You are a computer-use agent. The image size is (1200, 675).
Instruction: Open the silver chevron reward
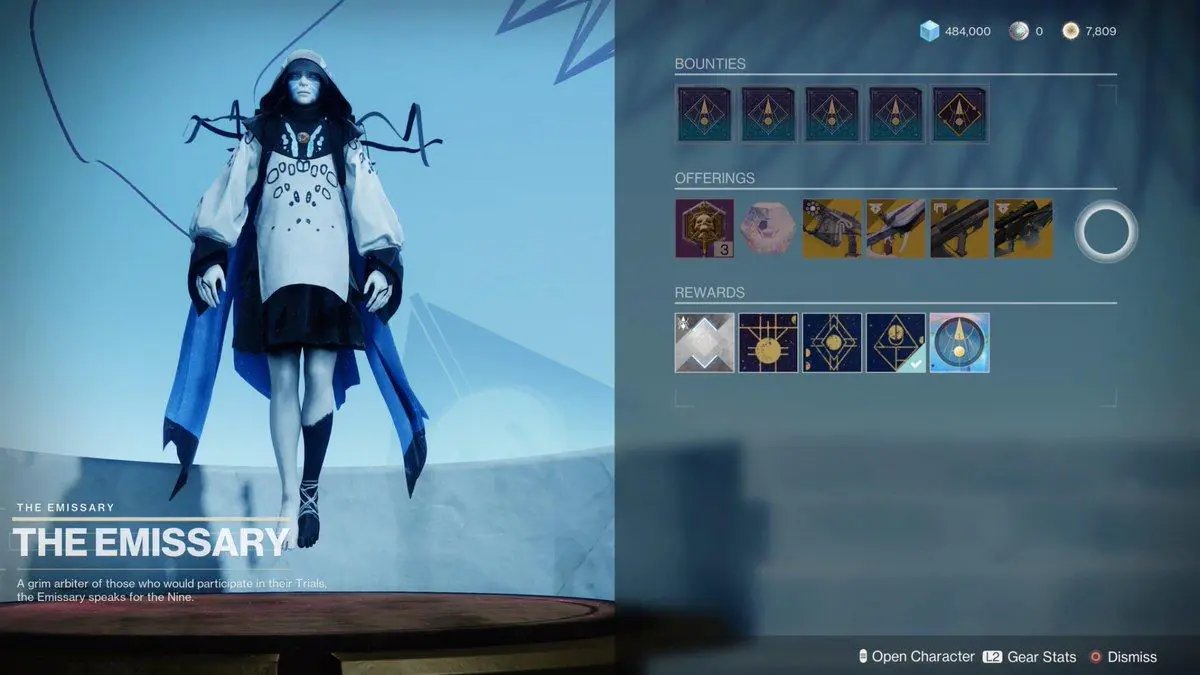pyautogui.click(x=704, y=342)
